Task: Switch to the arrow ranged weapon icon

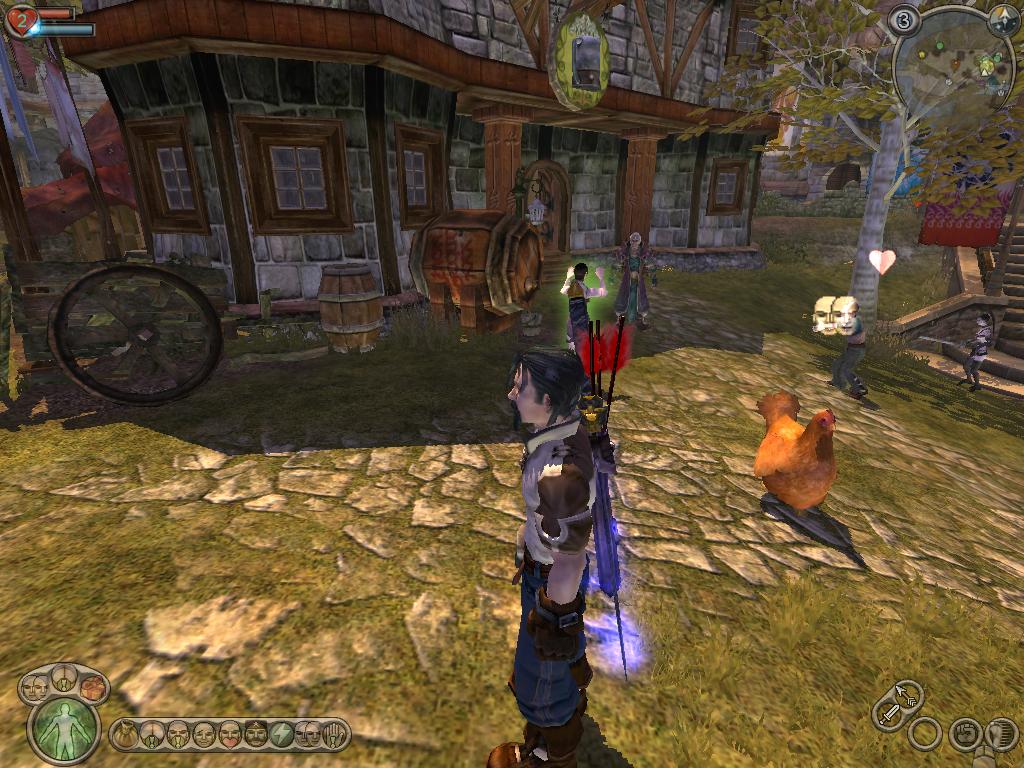Action: click(x=909, y=693)
